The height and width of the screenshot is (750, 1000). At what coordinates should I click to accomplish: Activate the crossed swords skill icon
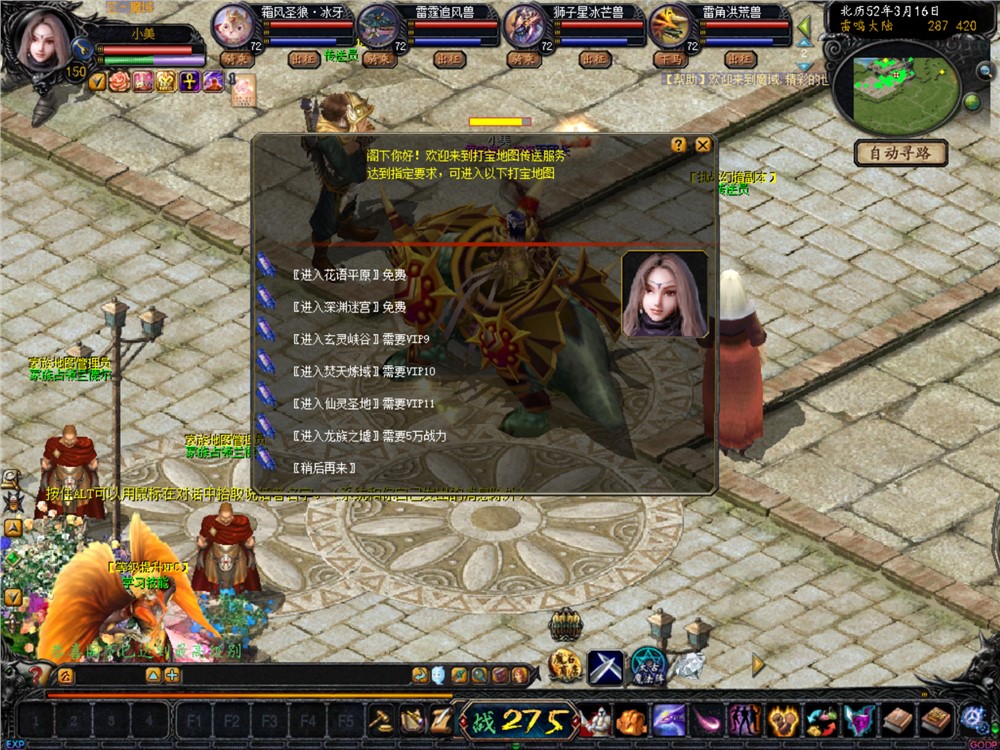[x=606, y=667]
